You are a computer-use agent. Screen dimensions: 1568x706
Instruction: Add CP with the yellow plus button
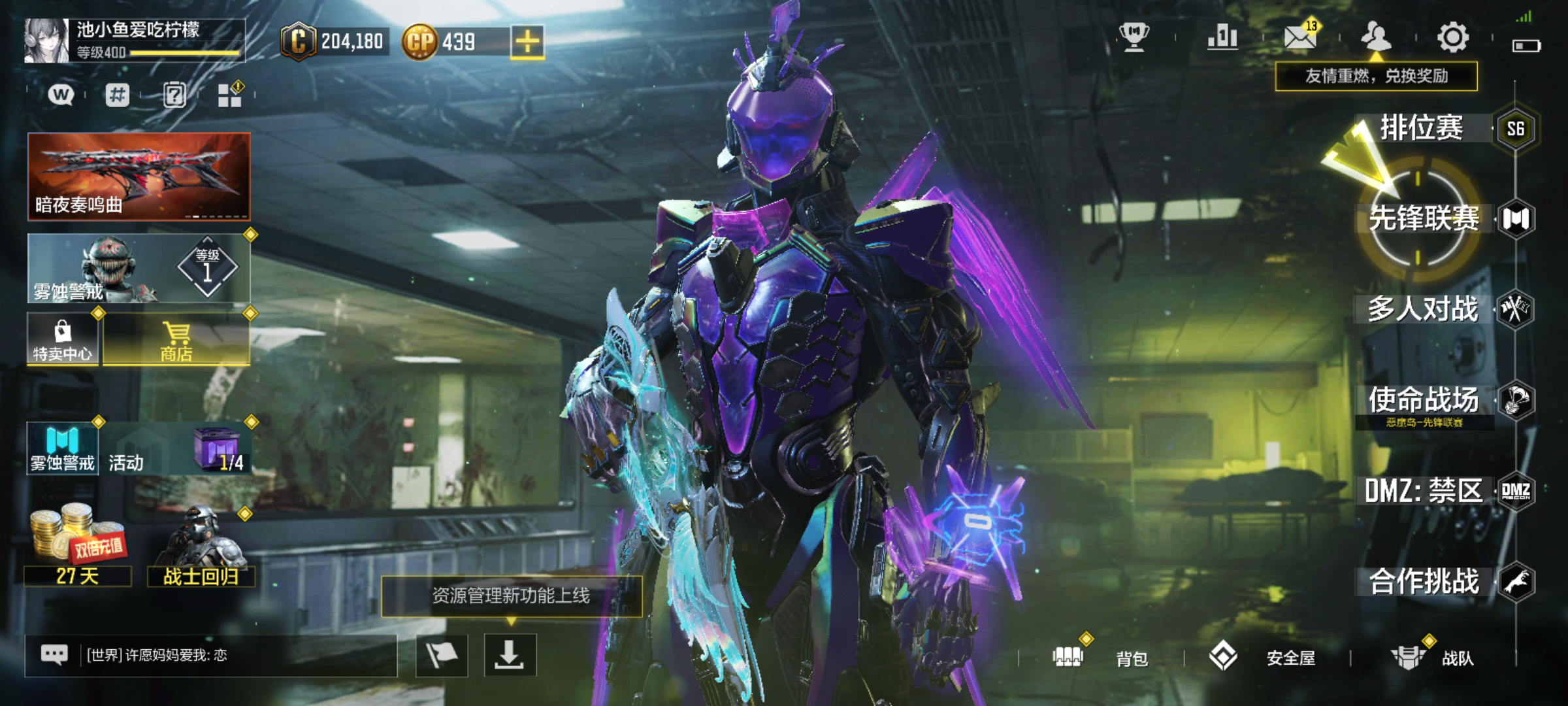tap(527, 42)
